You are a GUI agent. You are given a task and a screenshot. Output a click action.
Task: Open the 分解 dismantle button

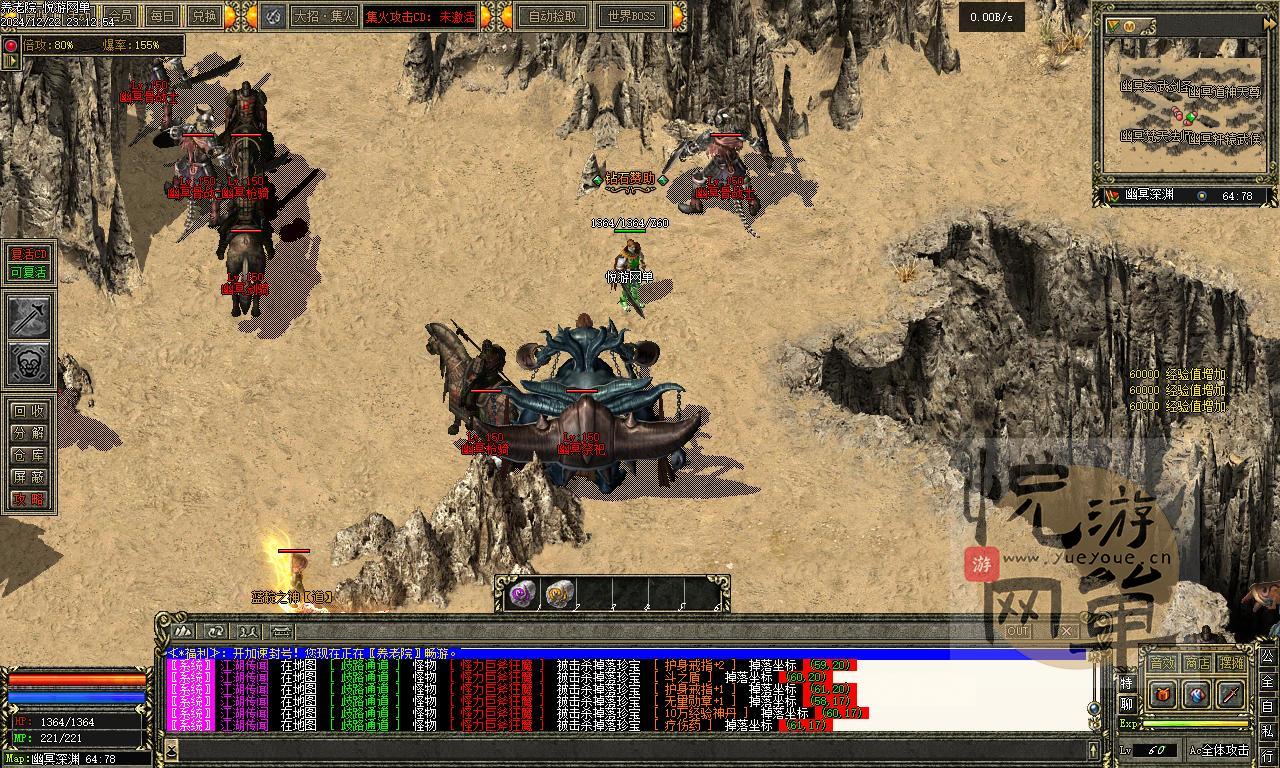tap(29, 433)
